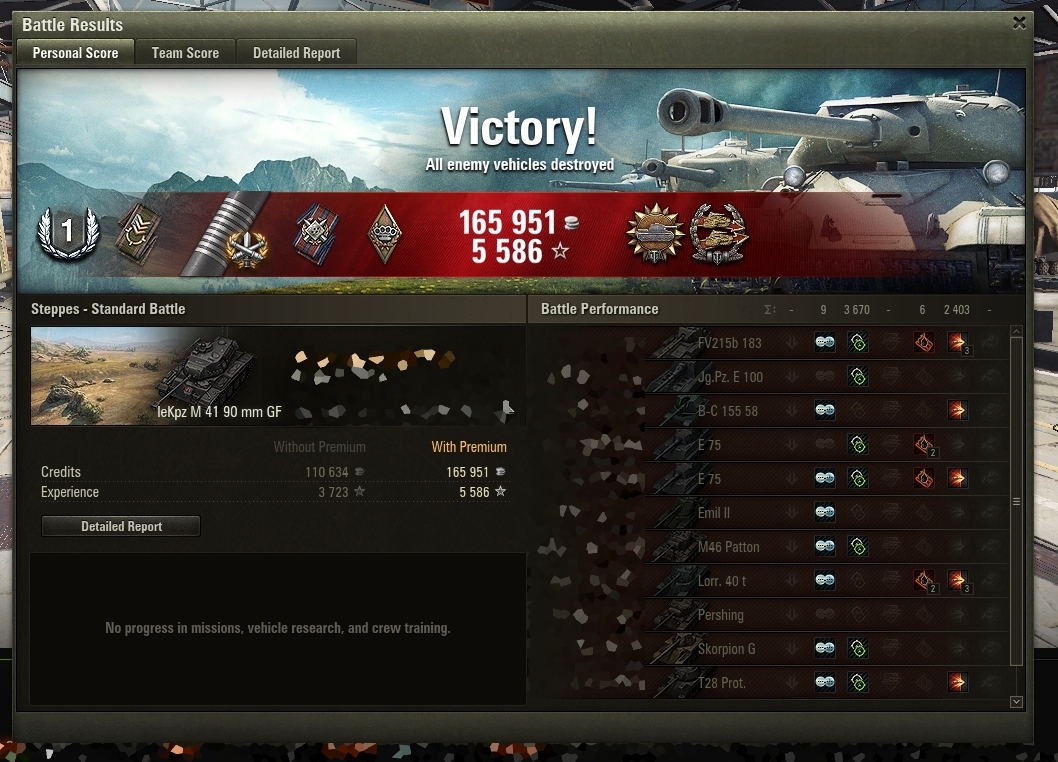Click the diamond-shaped medal in the banner
The height and width of the screenshot is (762, 1058).
tap(385, 235)
